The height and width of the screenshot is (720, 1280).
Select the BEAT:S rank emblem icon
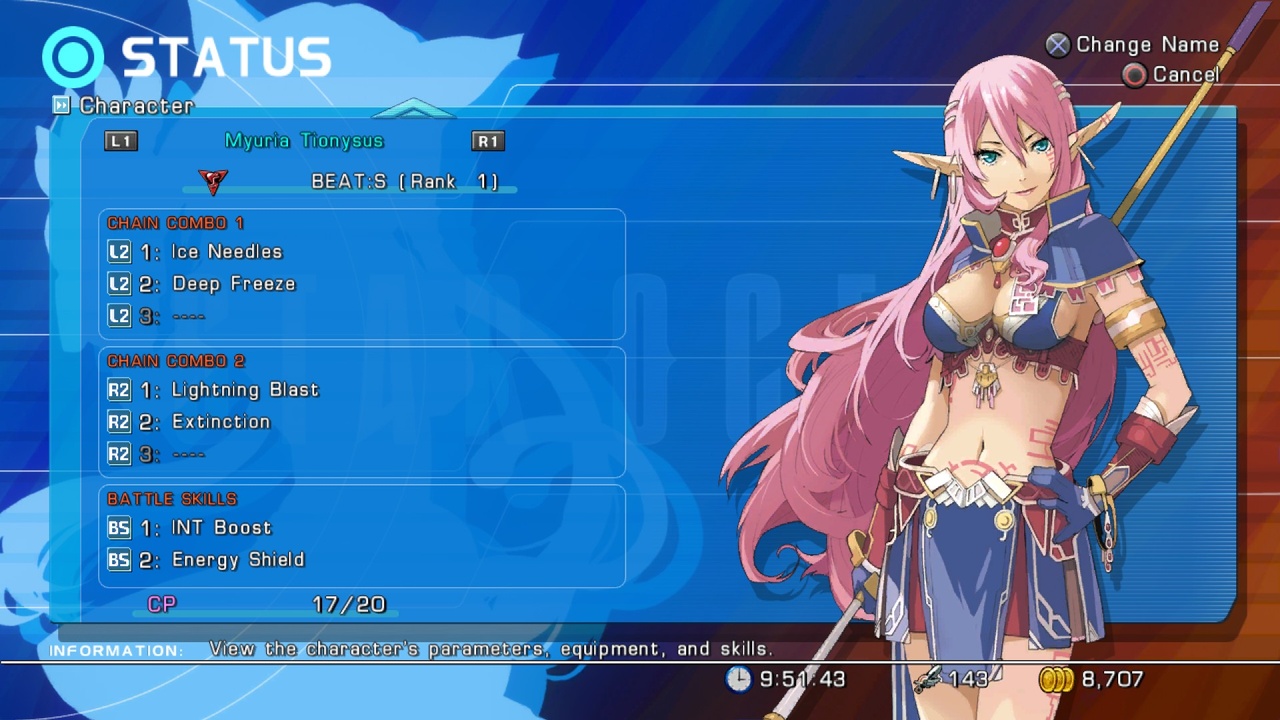click(x=212, y=182)
